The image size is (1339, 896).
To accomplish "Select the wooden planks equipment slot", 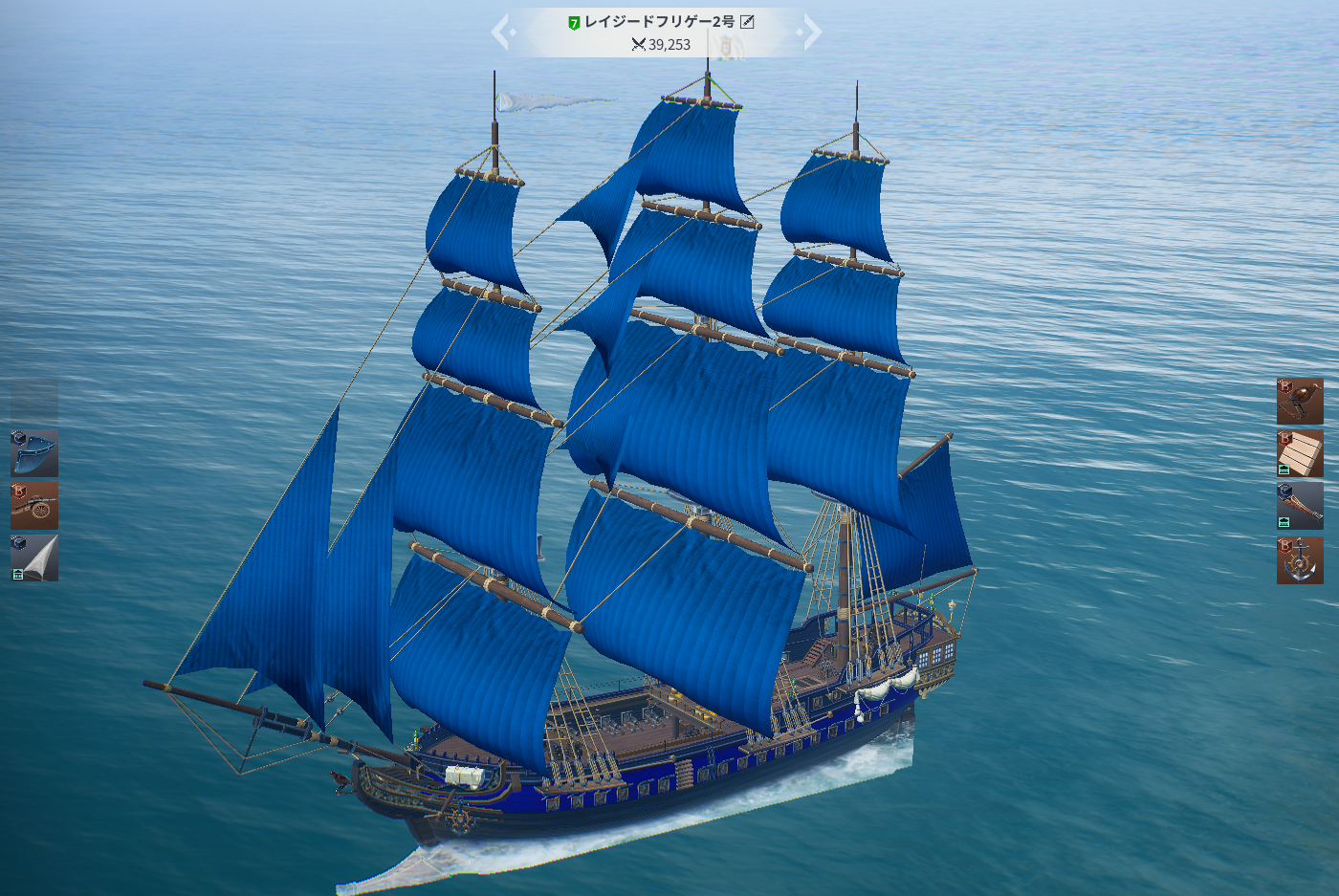I will 1300,453.
